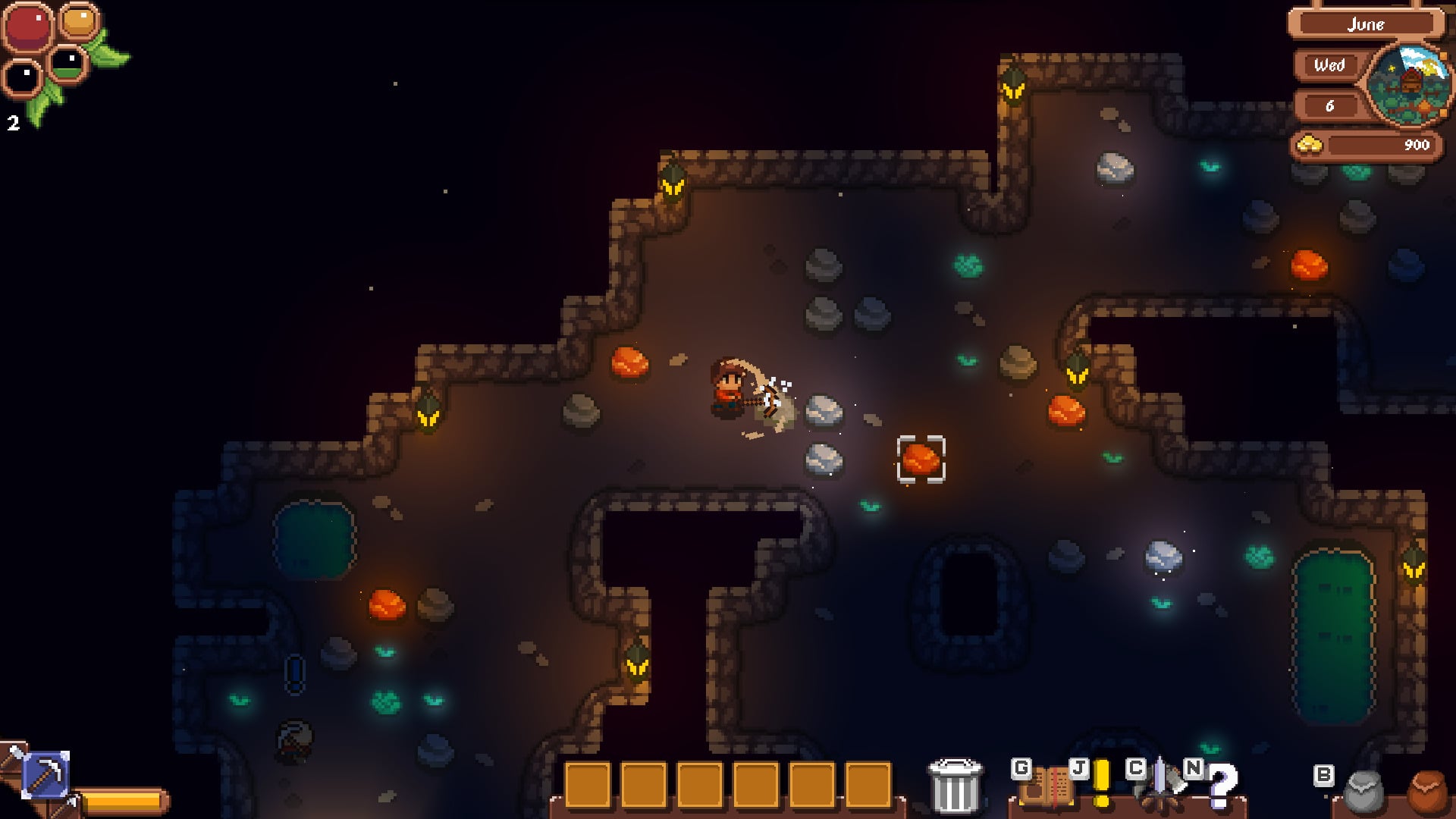
Task: Click the June month panel
Action: click(1365, 24)
